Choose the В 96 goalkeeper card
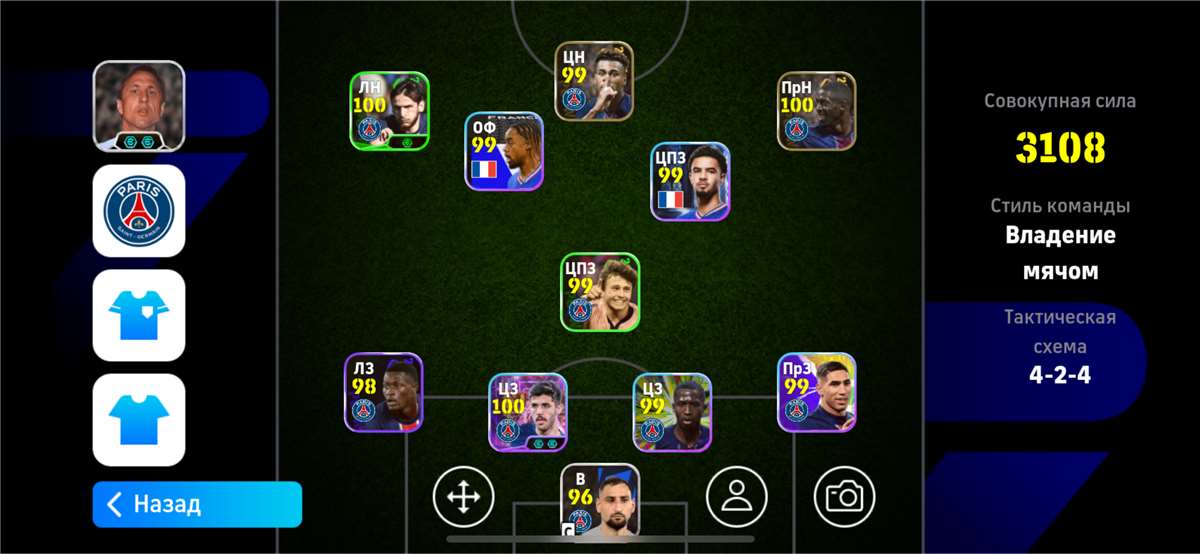Viewport: 1200px width, 554px height. [600, 502]
